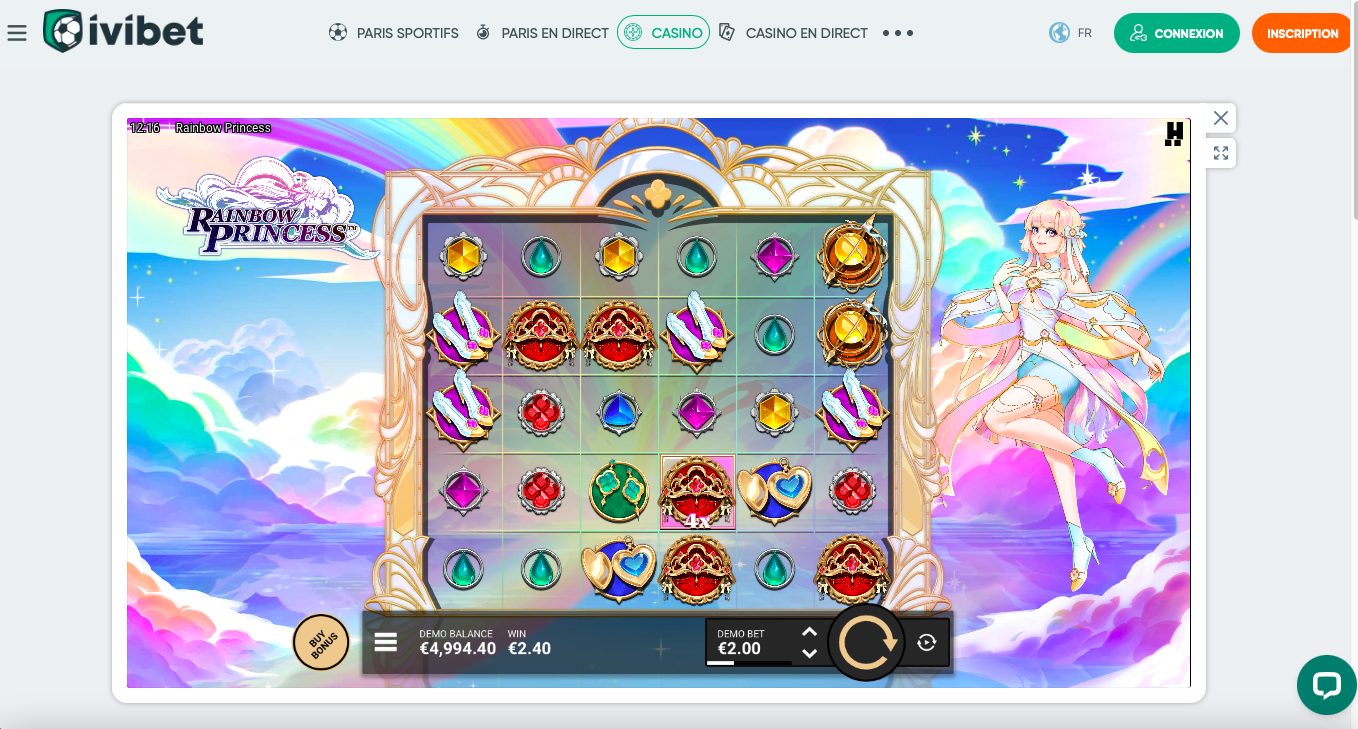Decrease the demo bet with the down chevron
Viewport: 1358px width, 729px height.
click(809, 653)
